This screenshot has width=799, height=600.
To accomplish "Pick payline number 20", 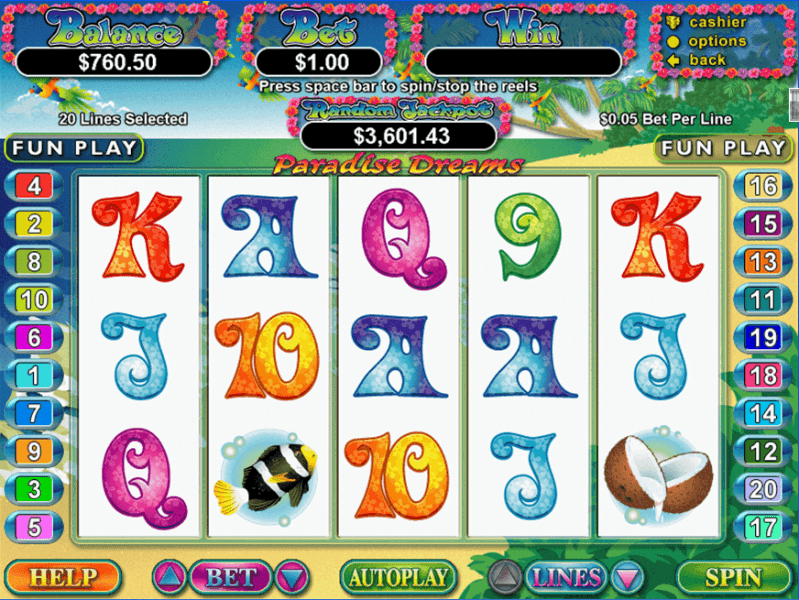I will pos(763,489).
